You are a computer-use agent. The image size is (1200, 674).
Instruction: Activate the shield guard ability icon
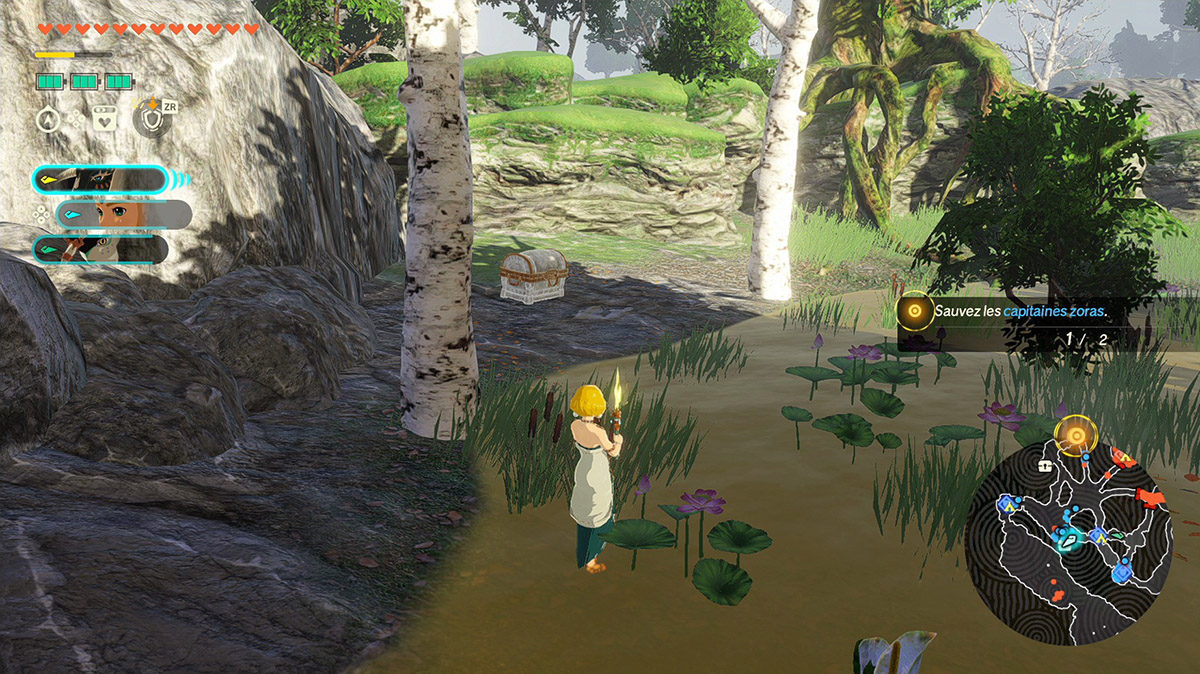point(149,119)
